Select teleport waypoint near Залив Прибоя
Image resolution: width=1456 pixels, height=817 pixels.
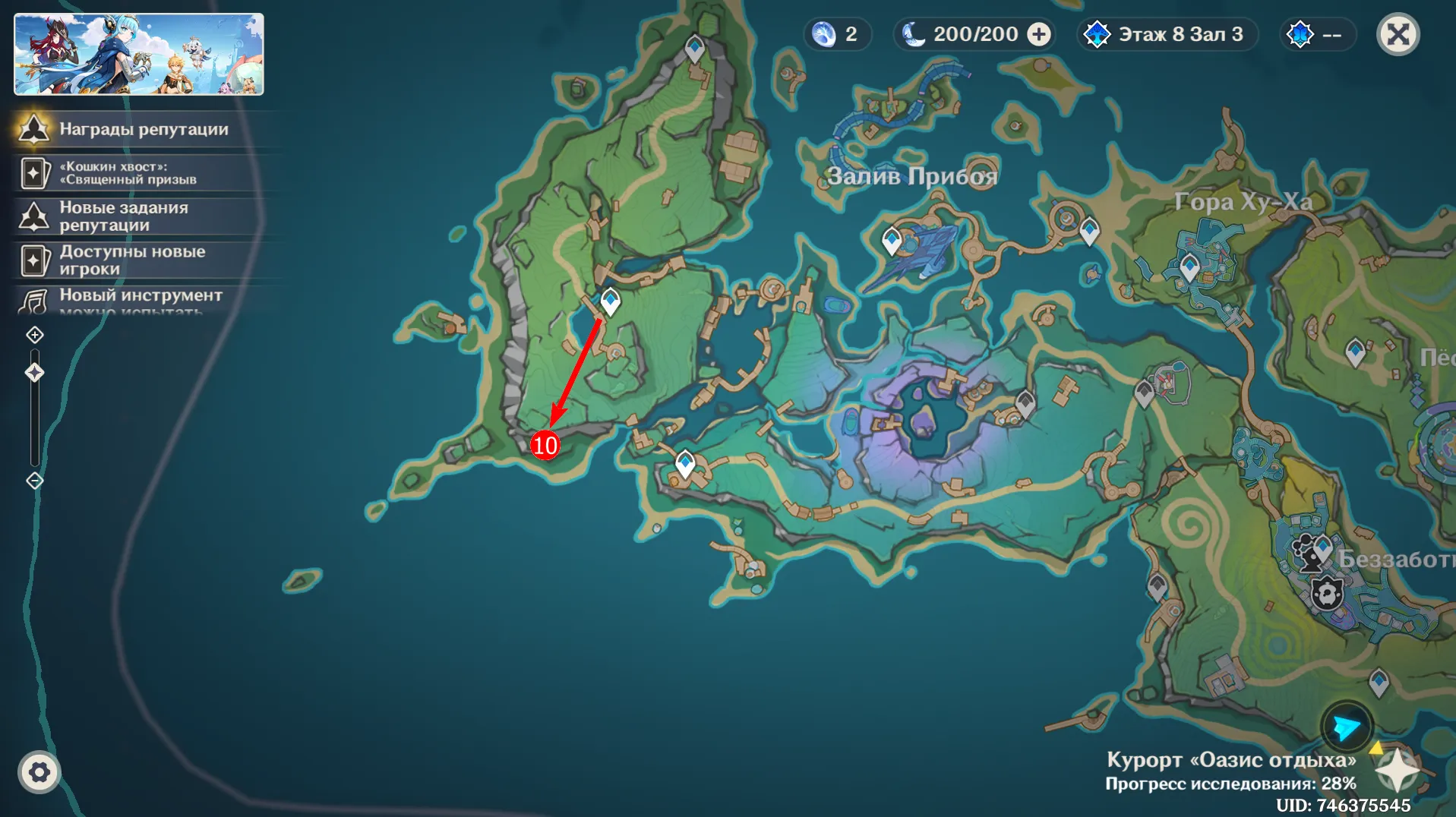pyautogui.click(x=892, y=241)
